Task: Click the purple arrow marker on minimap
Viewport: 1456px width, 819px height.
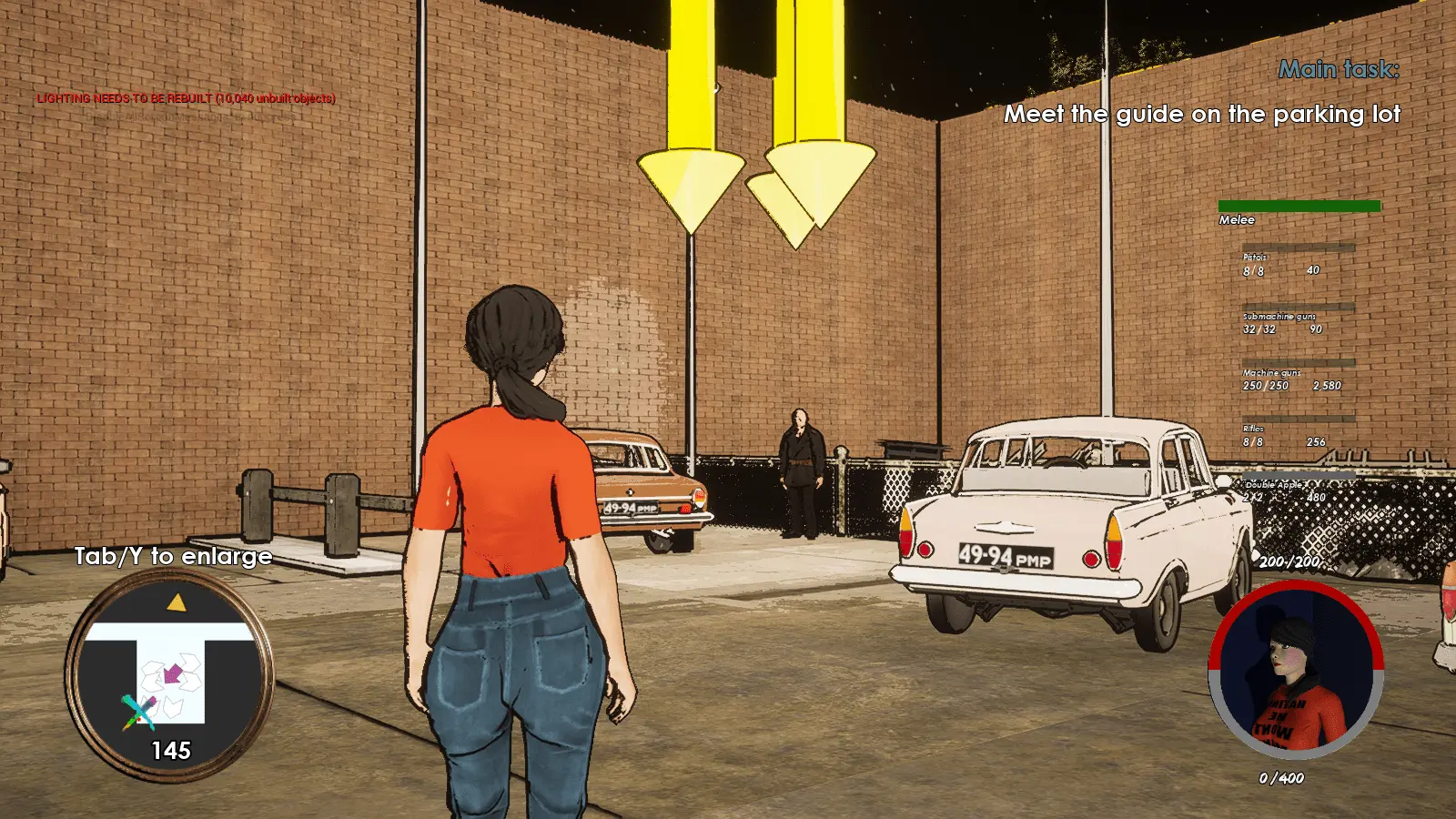Action: coord(172,674)
